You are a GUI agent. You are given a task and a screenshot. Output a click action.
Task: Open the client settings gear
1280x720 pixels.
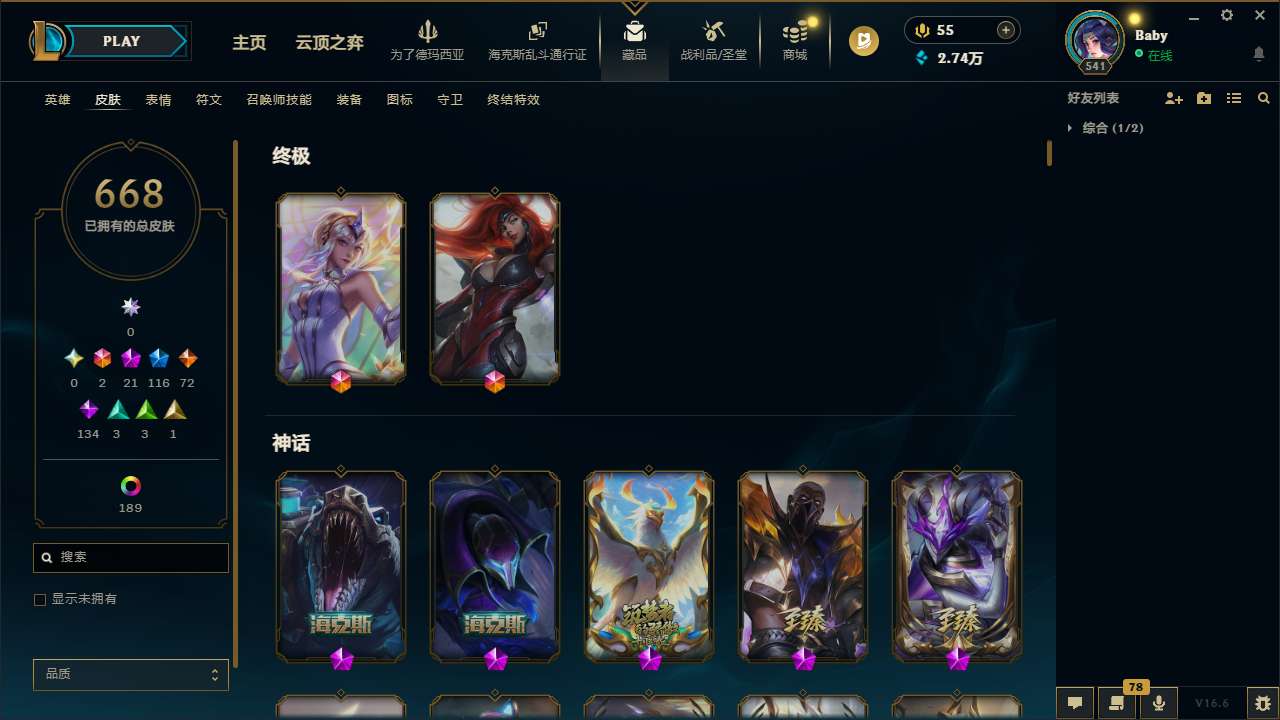pos(1226,15)
